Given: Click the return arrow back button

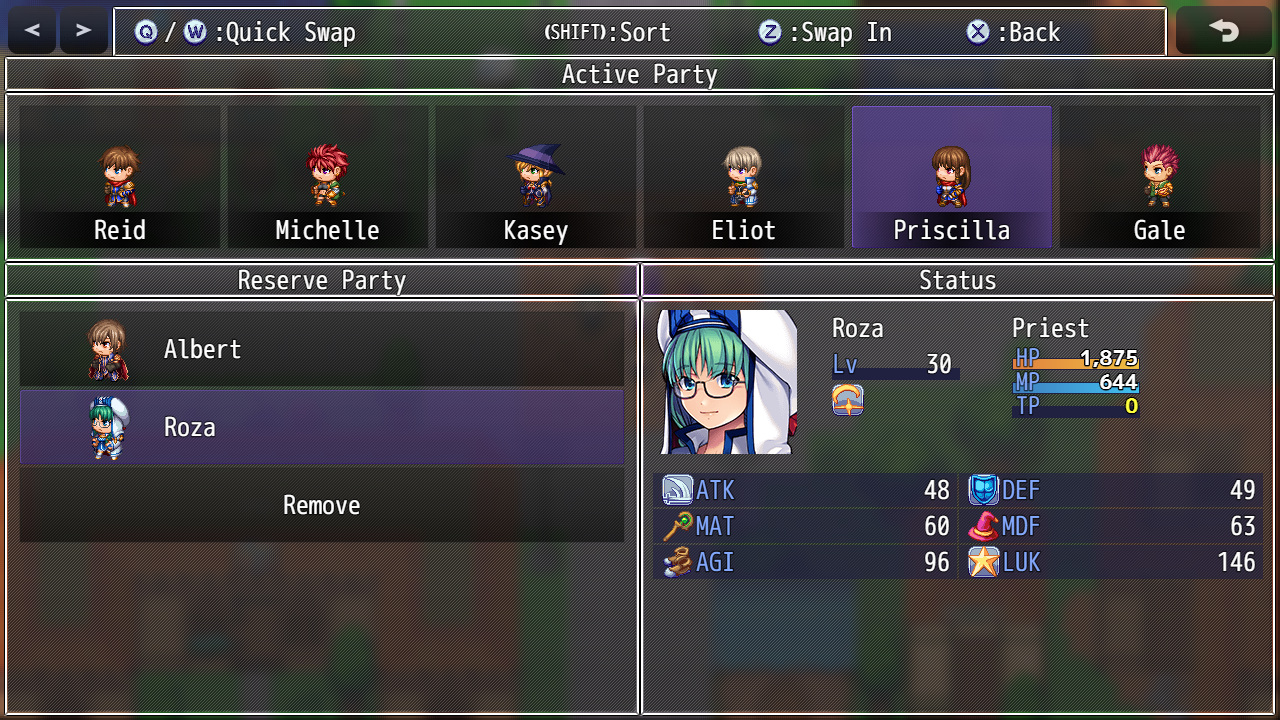Looking at the screenshot, I should (x=1224, y=31).
